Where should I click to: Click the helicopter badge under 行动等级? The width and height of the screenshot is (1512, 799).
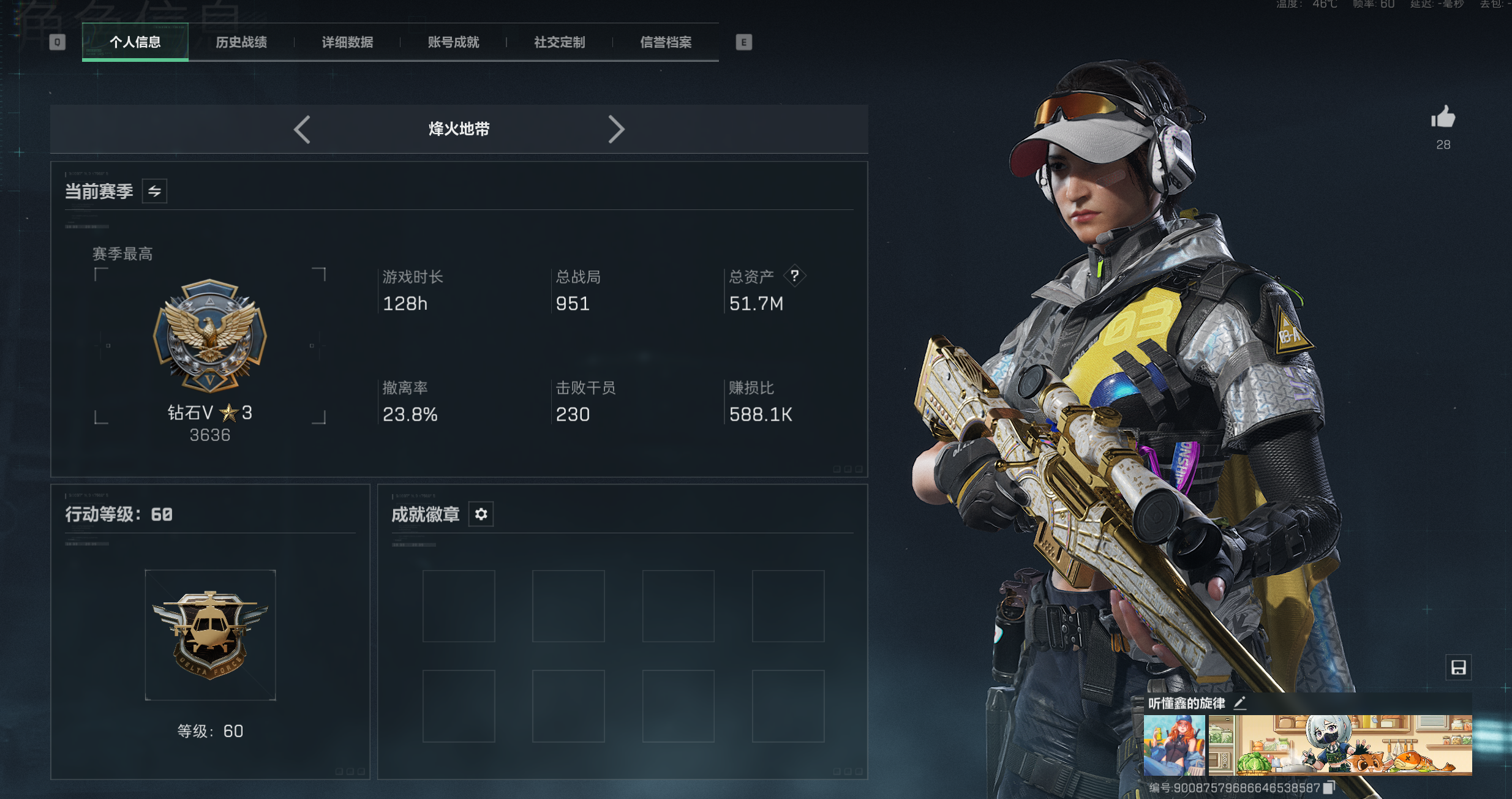pos(210,635)
